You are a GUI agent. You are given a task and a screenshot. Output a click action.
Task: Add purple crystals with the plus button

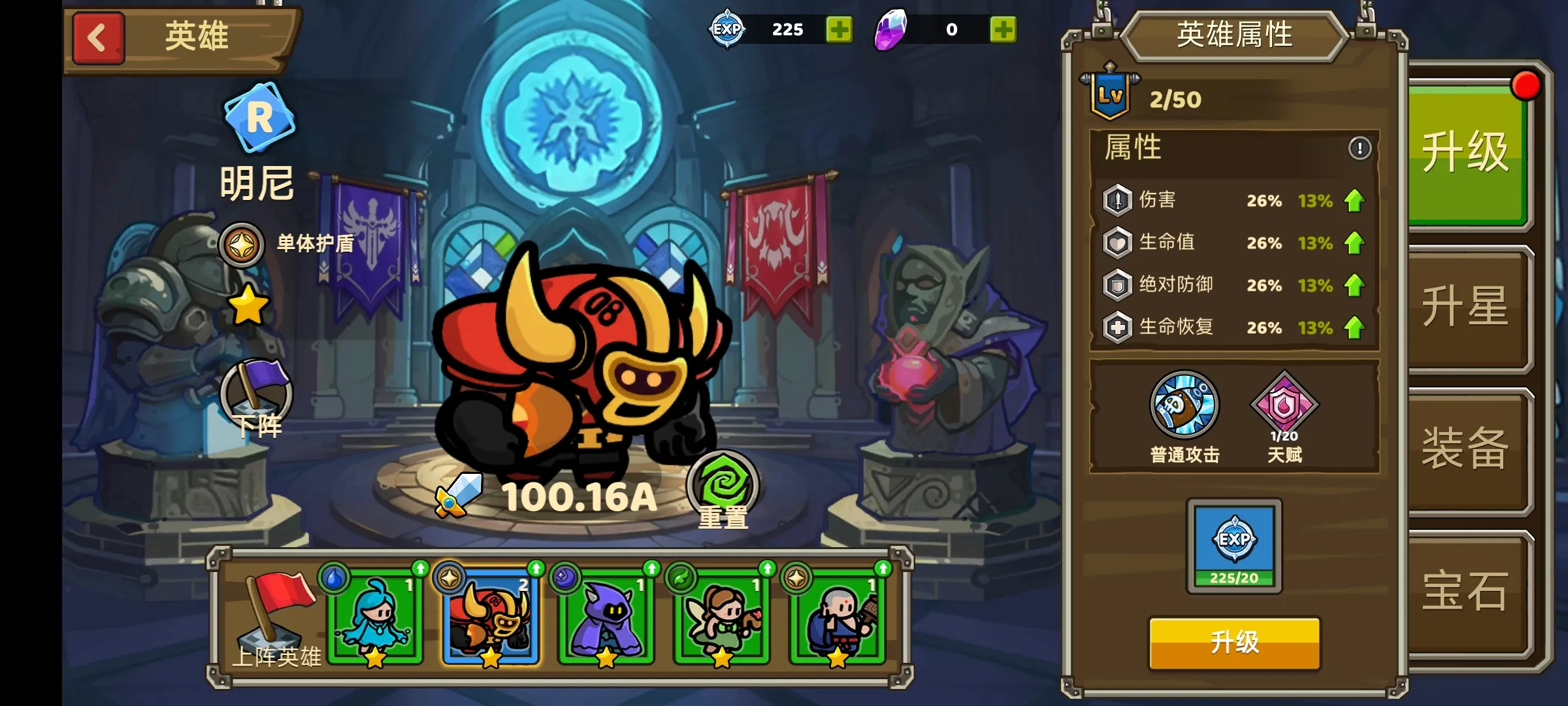tap(1003, 29)
